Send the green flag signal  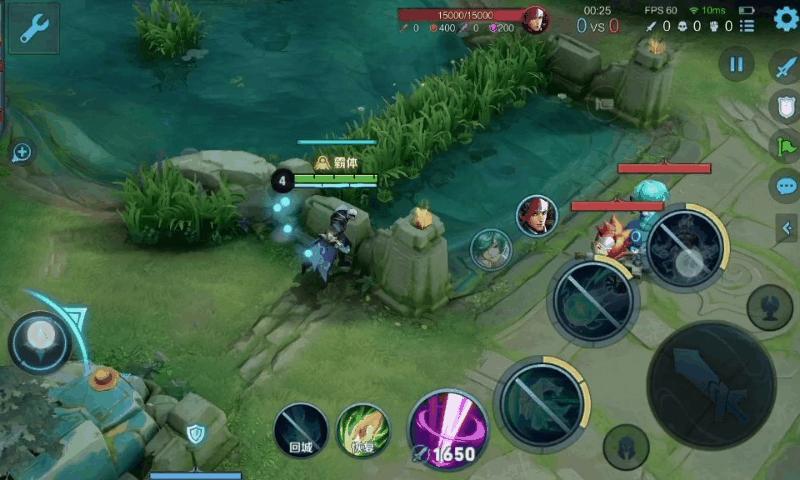(785, 146)
